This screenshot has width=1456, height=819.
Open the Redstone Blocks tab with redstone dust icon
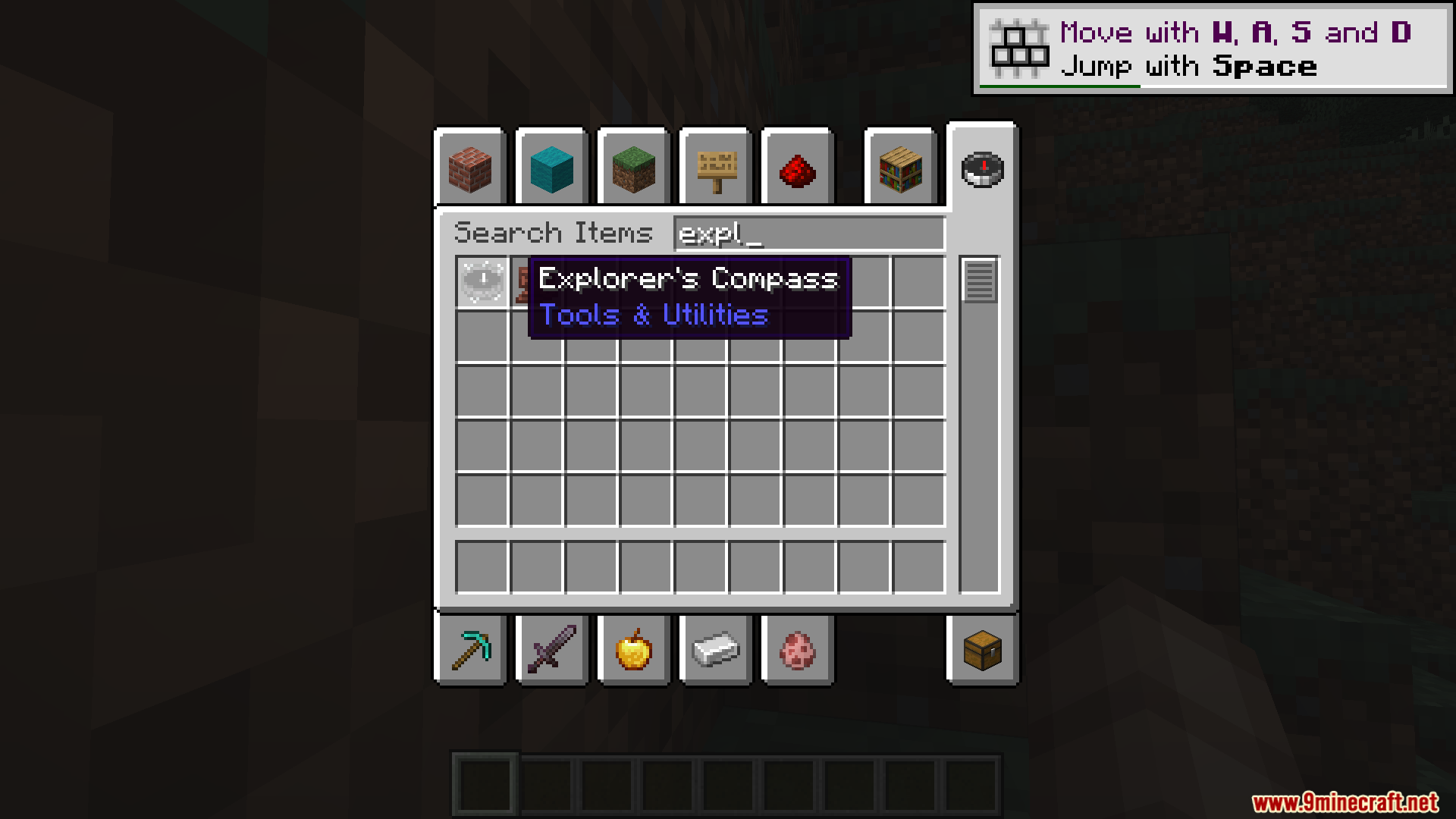click(x=797, y=170)
